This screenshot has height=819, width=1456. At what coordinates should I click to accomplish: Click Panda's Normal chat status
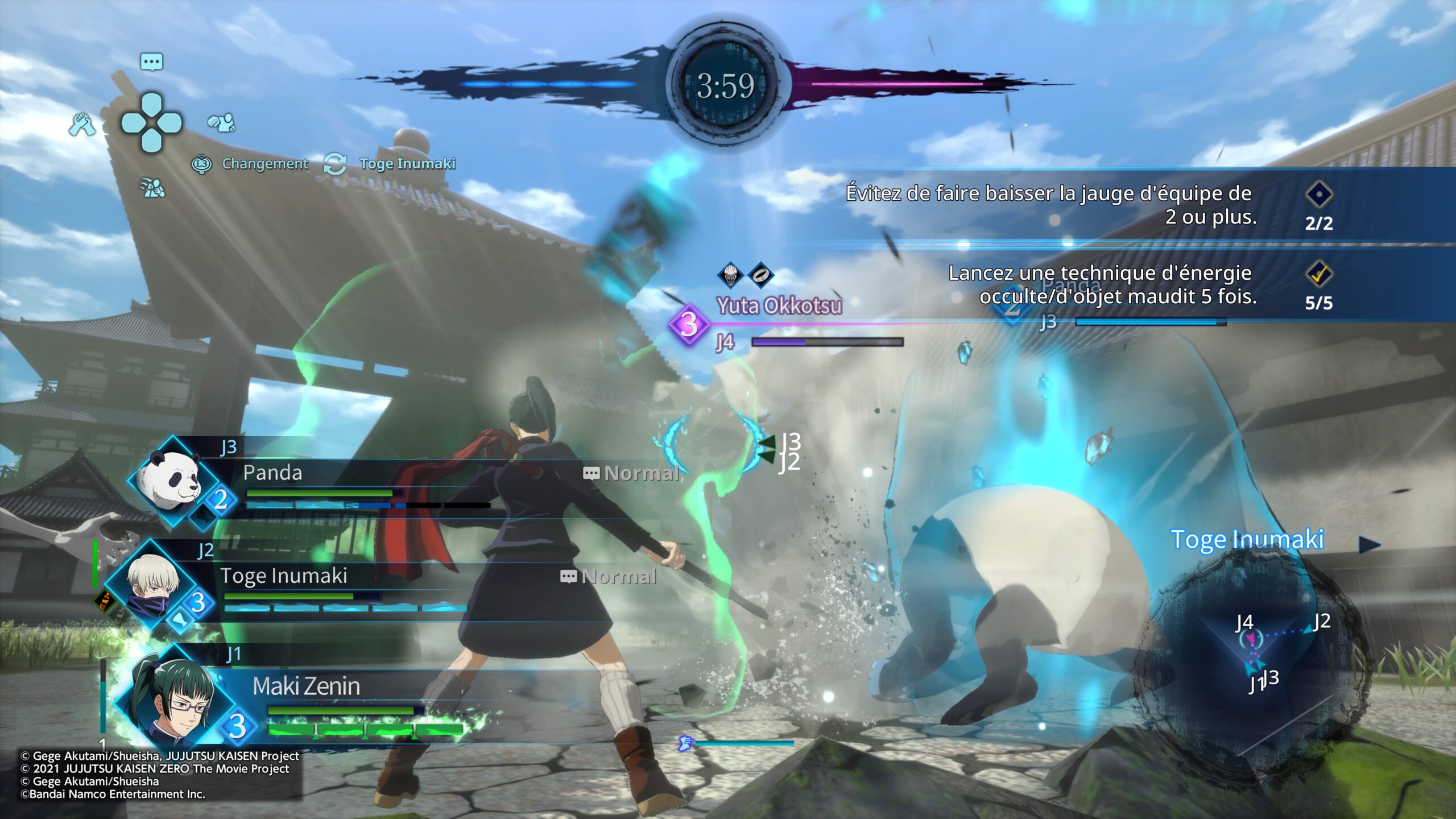point(631,473)
